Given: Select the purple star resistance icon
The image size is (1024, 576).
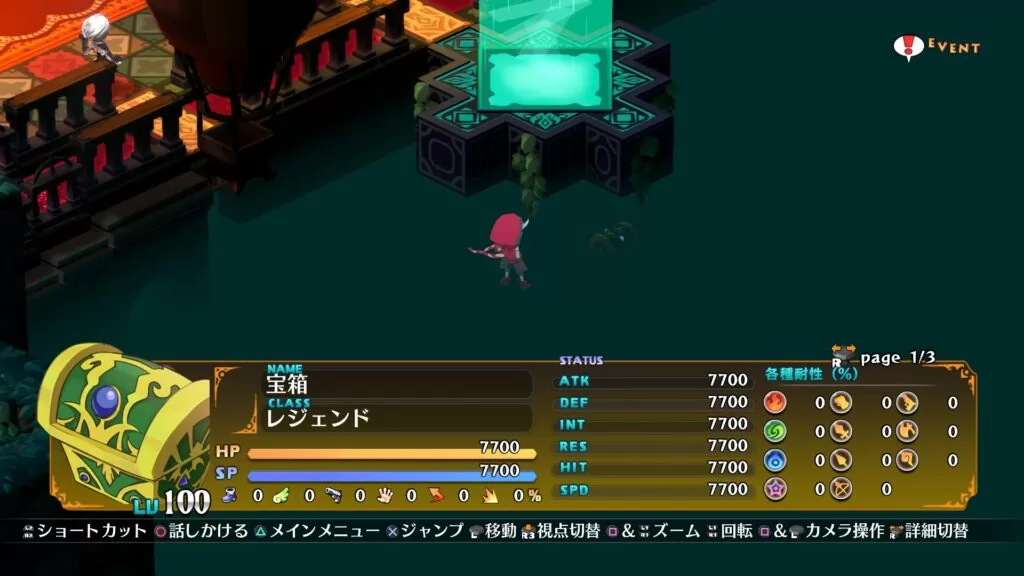Looking at the screenshot, I should pyautogui.click(x=775, y=489).
